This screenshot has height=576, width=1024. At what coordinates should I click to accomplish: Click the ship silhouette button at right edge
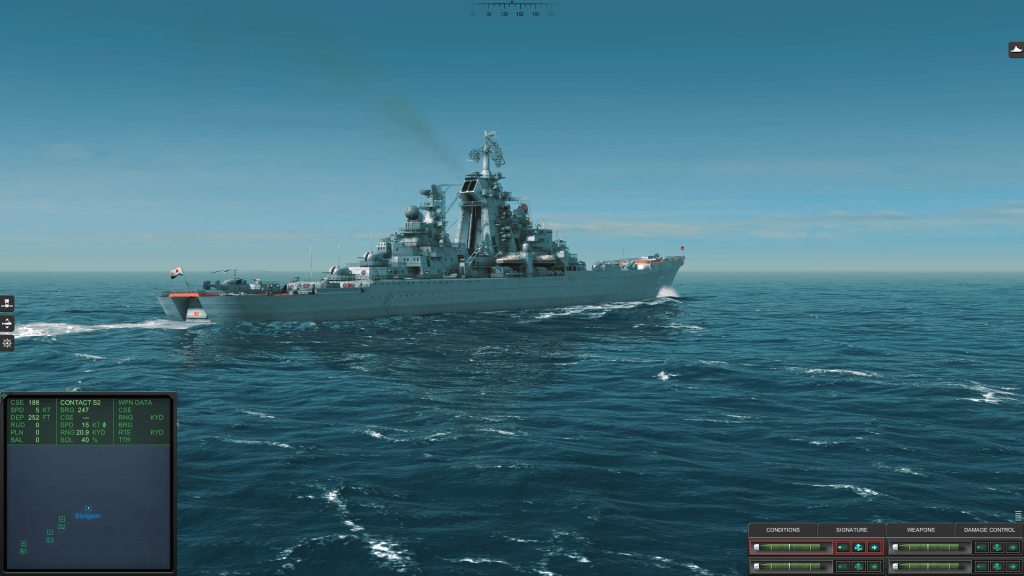tap(1016, 49)
